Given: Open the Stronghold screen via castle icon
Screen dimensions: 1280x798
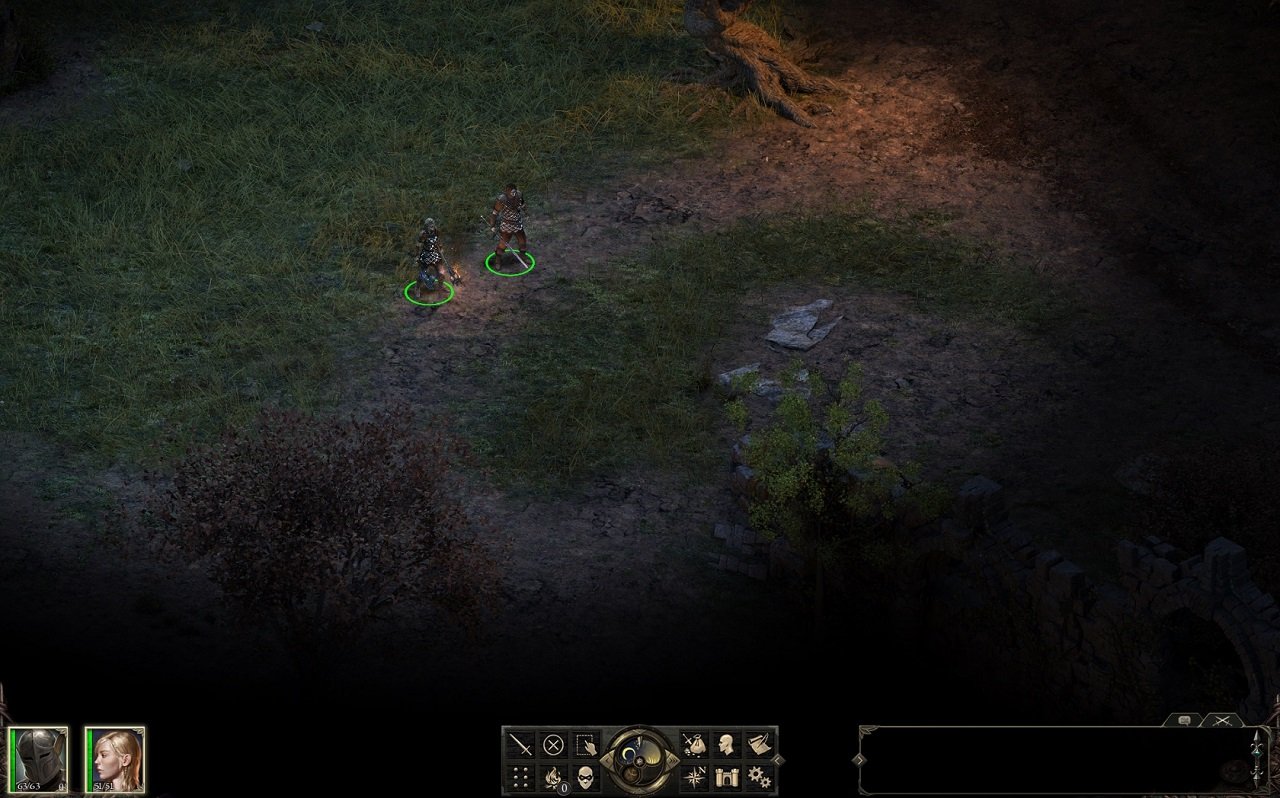Looking at the screenshot, I should pyautogui.click(x=726, y=776).
